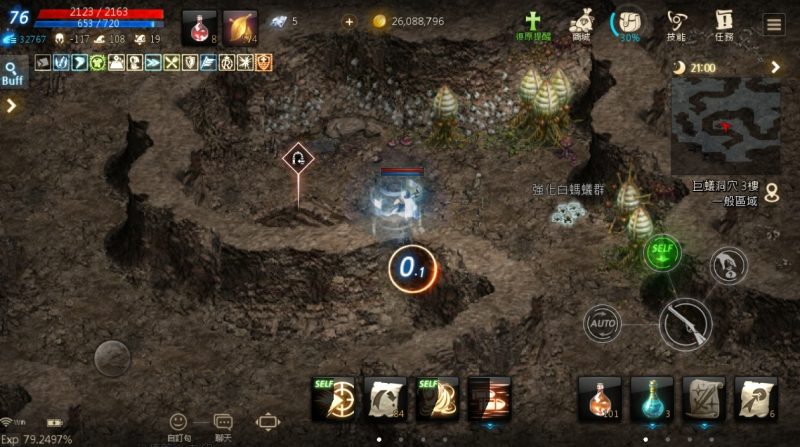Select the golden feather quick slot

click(x=240, y=27)
